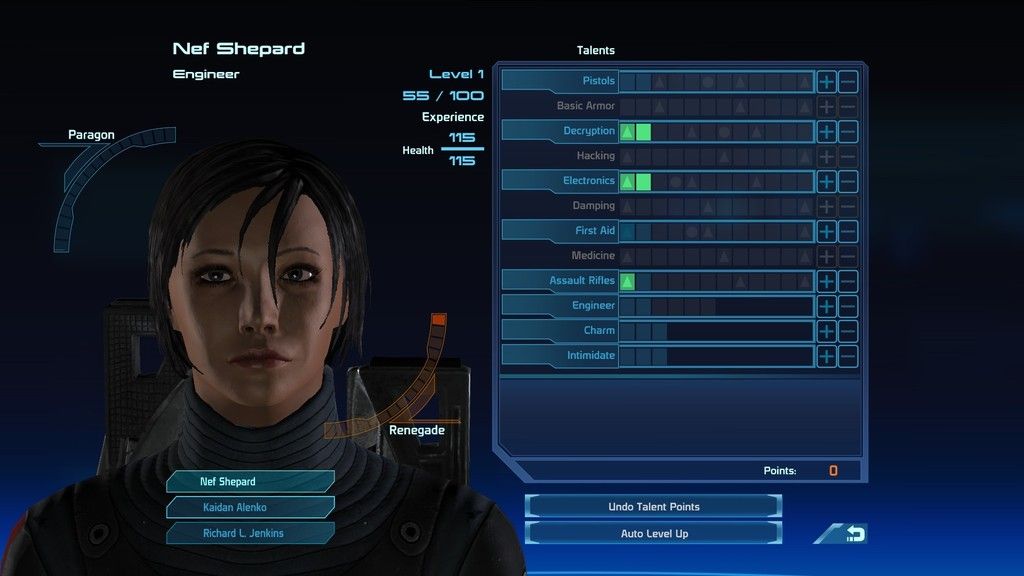The width and height of the screenshot is (1024, 576).
Task: Increase the First Aid talent
Action: (x=826, y=231)
